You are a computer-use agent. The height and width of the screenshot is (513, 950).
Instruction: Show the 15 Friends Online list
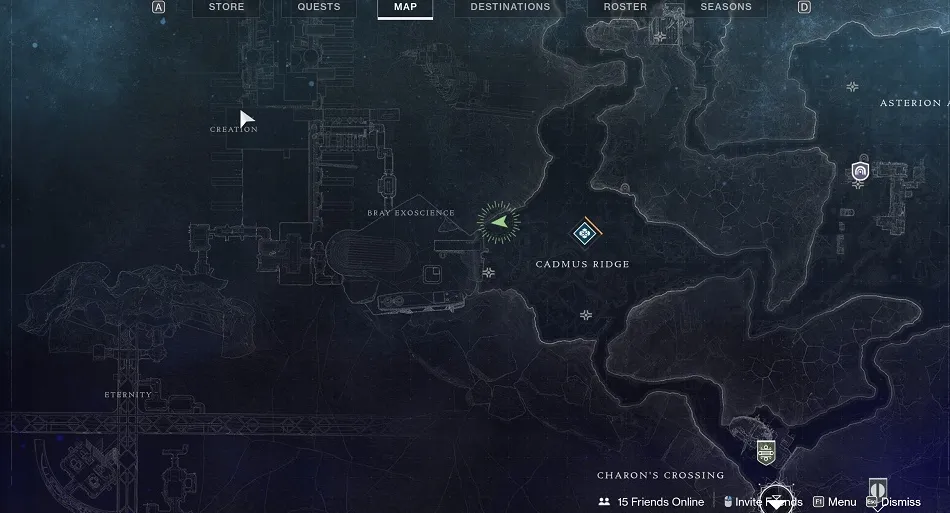pyautogui.click(x=651, y=502)
